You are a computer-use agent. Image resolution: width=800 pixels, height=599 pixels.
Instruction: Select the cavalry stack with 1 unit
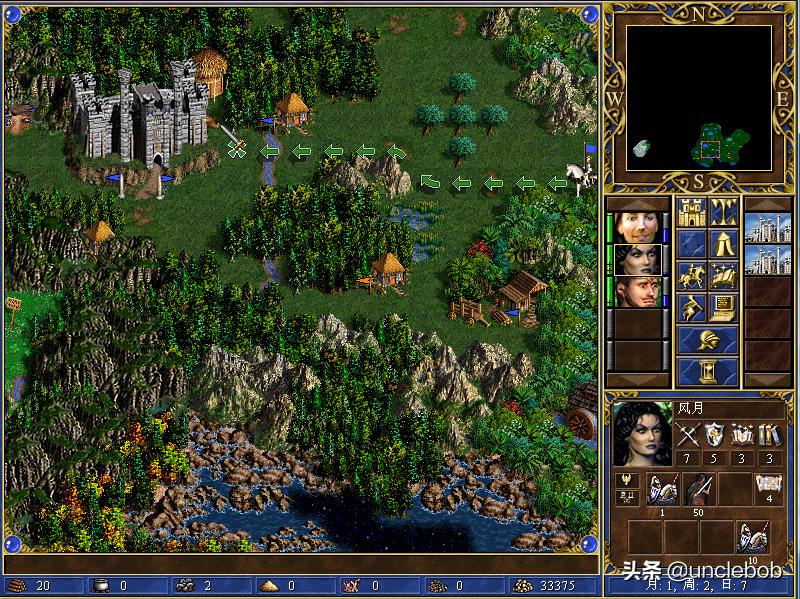point(661,489)
